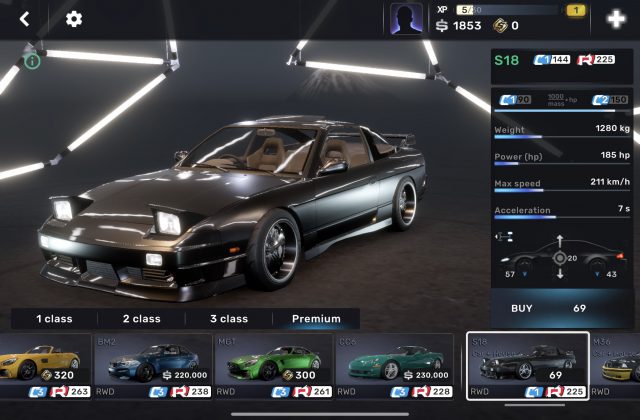The height and width of the screenshot is (420, 640).
Task: Switch to the 3 class tab
Action: tap(228, 319)
